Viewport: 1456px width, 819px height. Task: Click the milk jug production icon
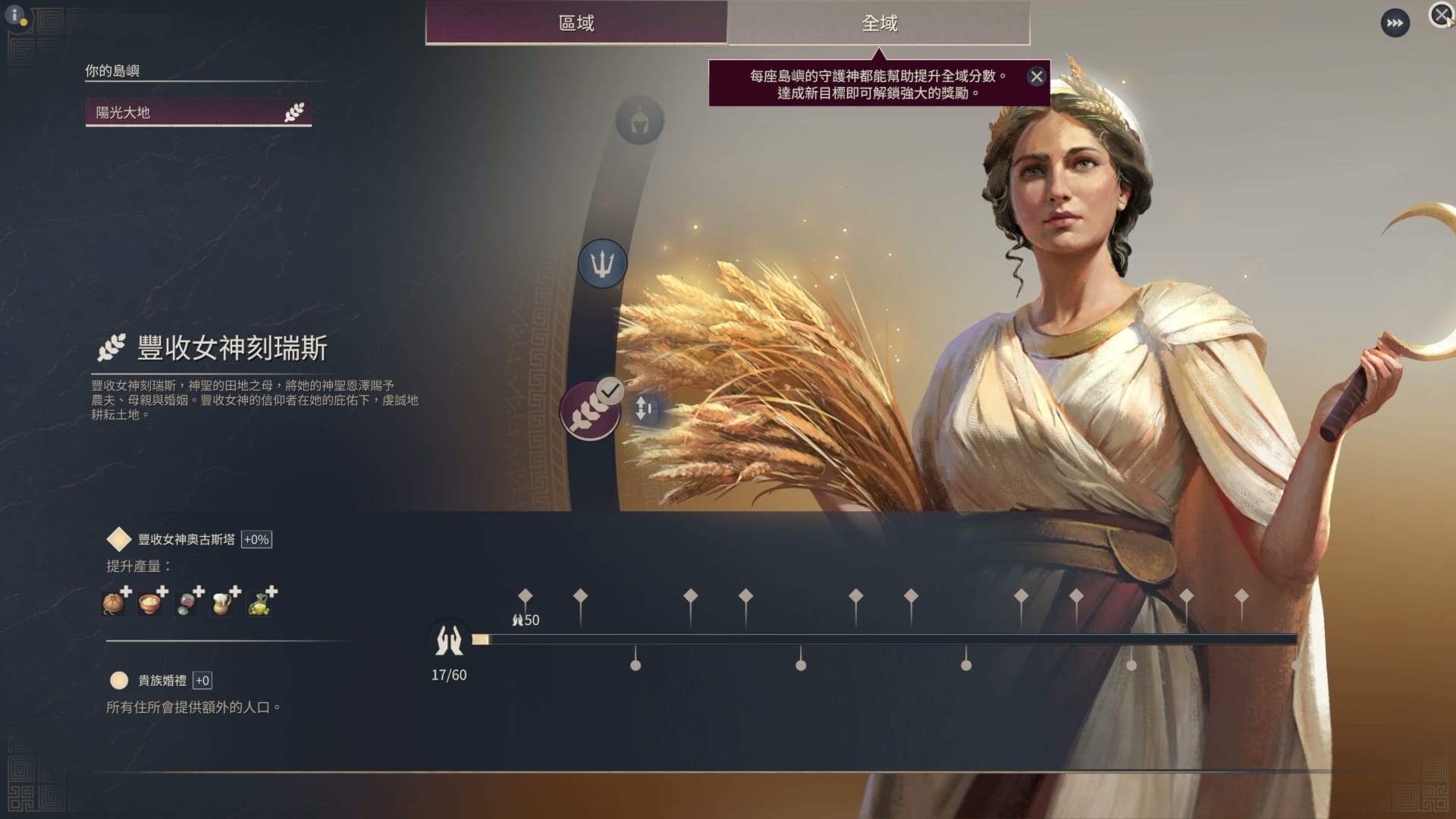click(223, 602)
